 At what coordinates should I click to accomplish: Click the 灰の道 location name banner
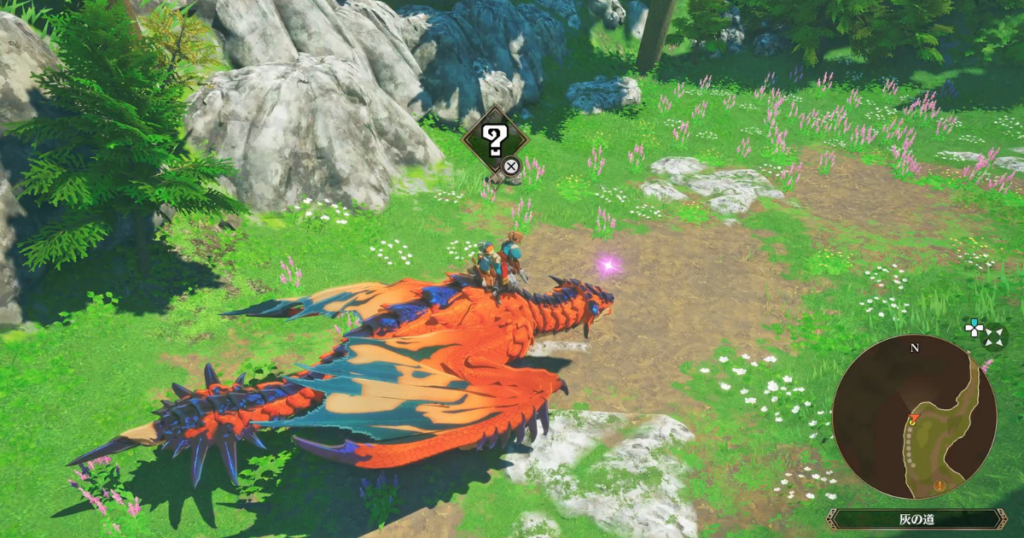click(x=916, y=519)
